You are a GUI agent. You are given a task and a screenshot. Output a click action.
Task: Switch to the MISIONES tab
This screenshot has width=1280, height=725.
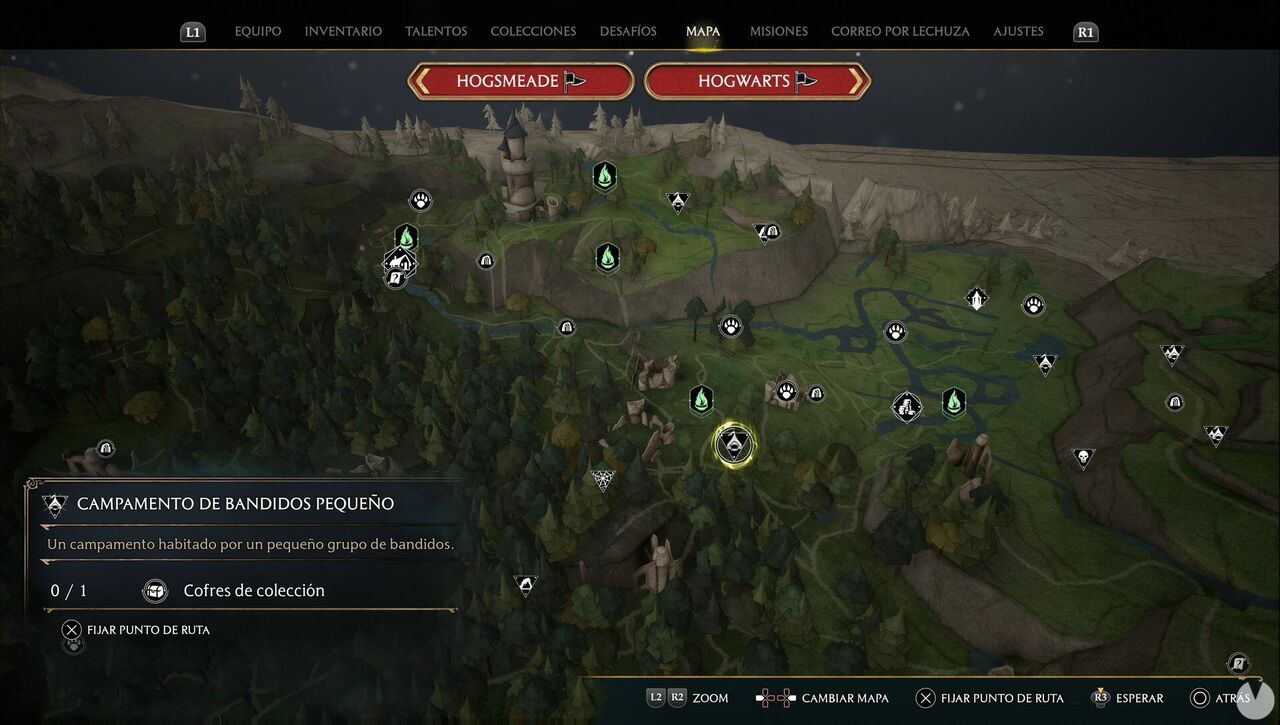click(x=778, y=31)
